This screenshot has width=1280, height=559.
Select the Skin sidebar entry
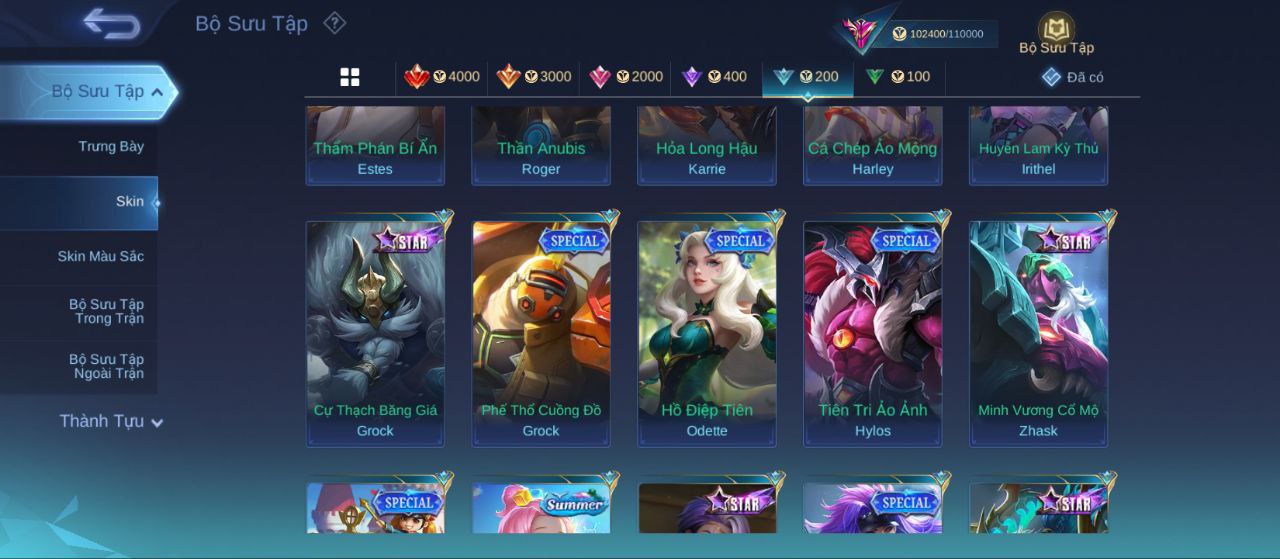tap(129, 202)
